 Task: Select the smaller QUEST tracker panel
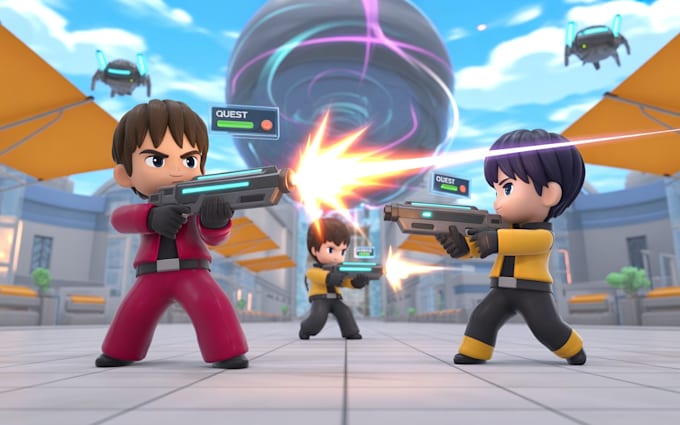[449, 184]
